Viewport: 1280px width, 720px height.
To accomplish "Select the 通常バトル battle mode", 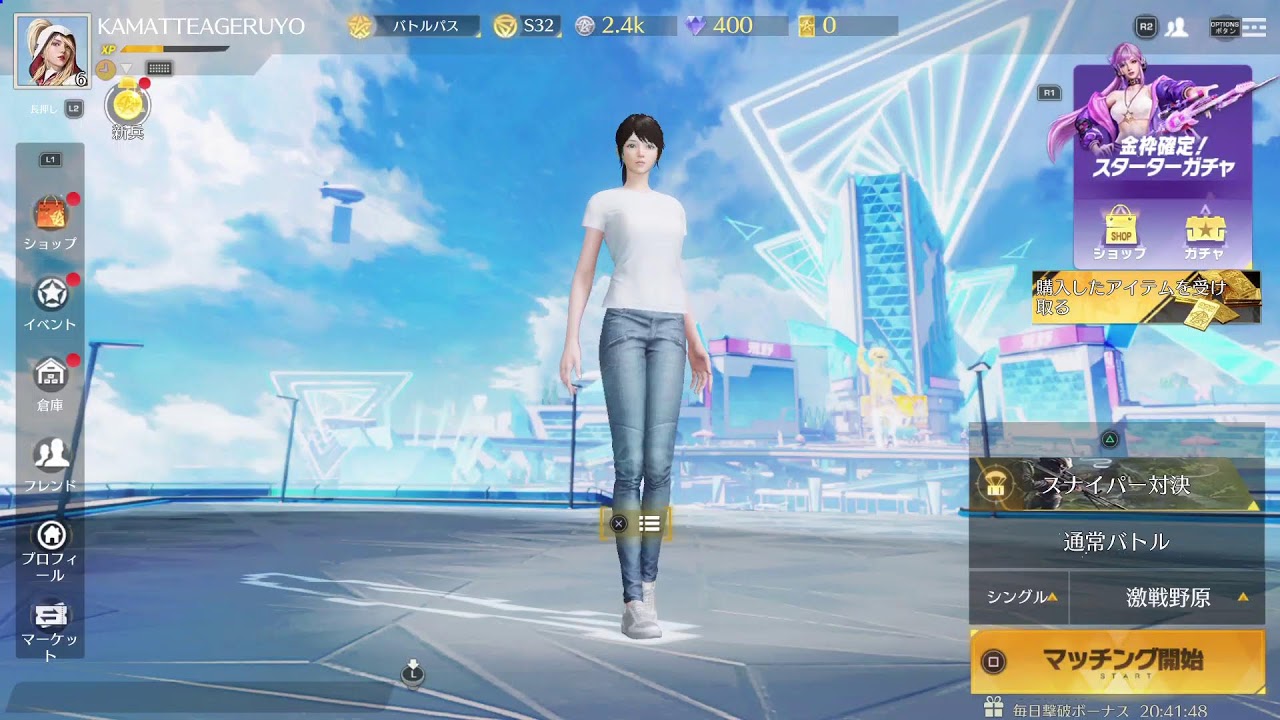I will pyautogui.click(x=1116, y=542).
